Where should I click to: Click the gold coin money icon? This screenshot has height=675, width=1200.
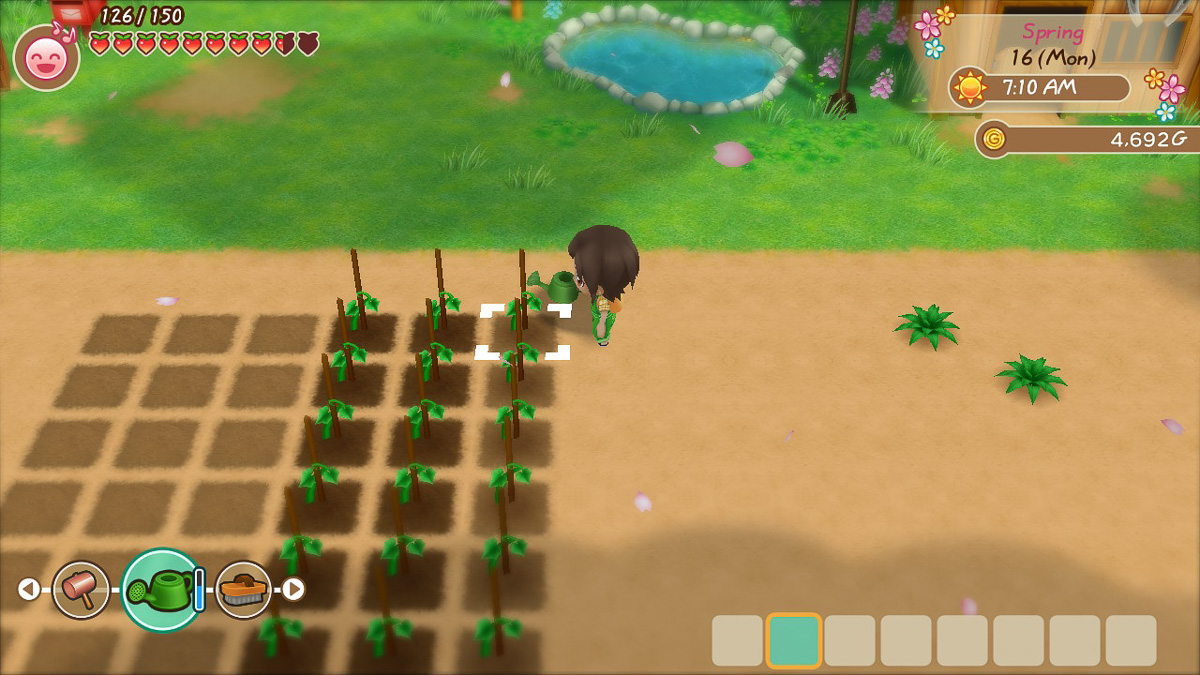993,139
